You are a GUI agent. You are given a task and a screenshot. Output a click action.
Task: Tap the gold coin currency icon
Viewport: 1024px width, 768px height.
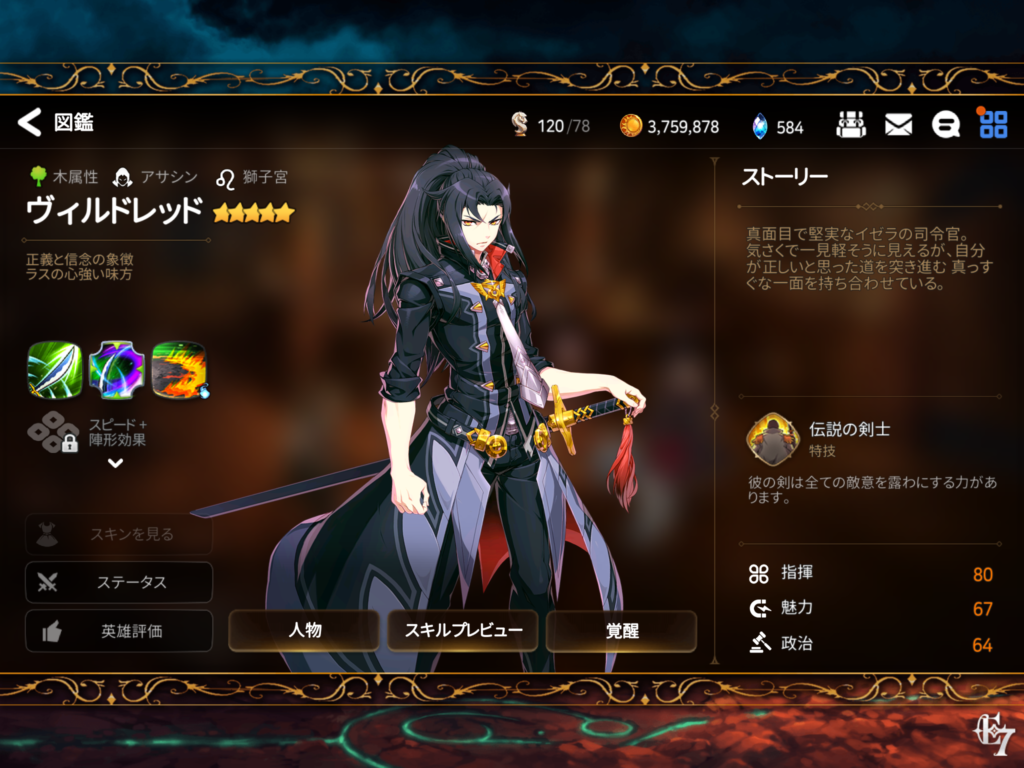(x=630, y=126)
